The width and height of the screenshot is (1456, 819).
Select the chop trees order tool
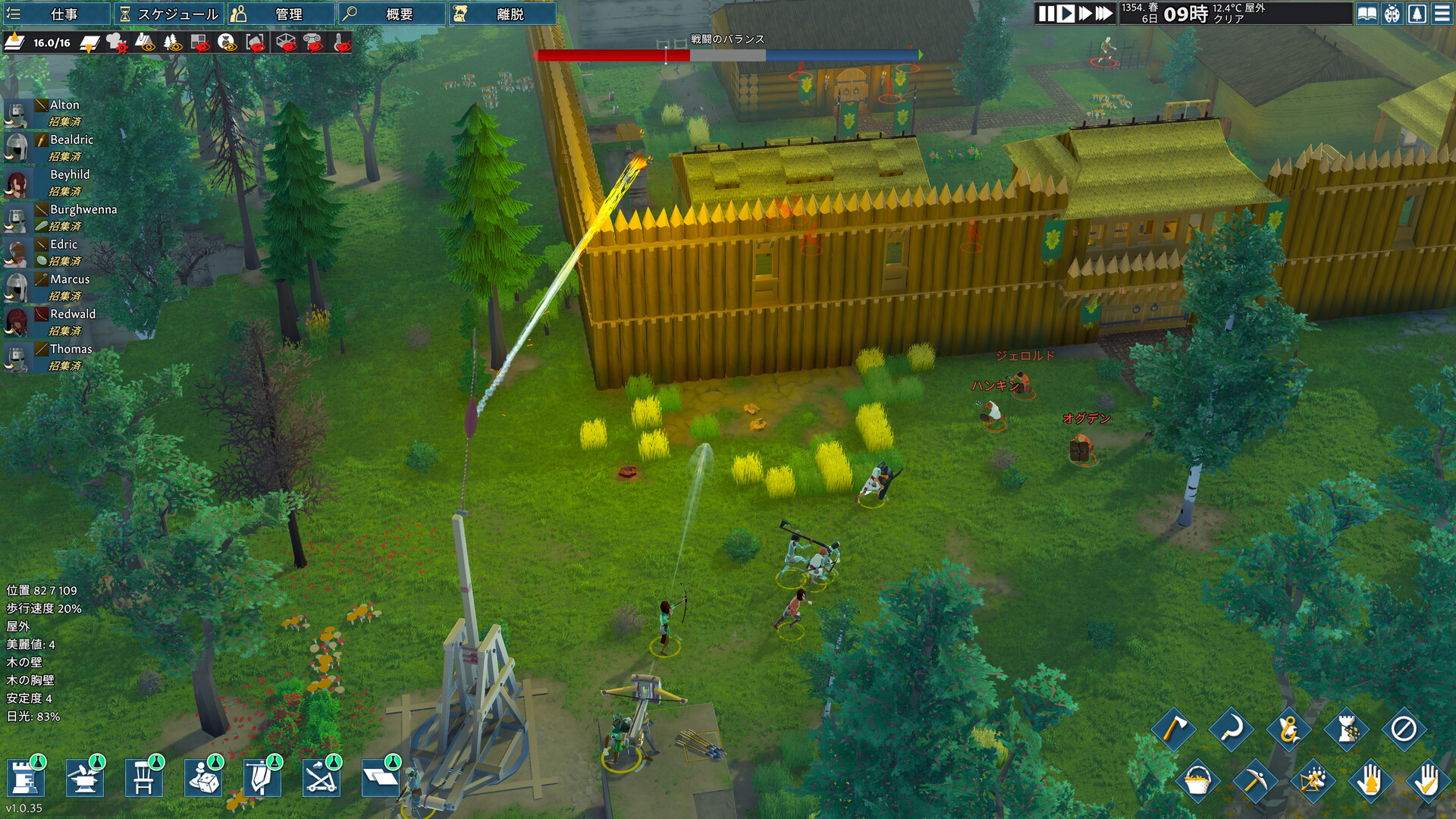click(1174, 730)
